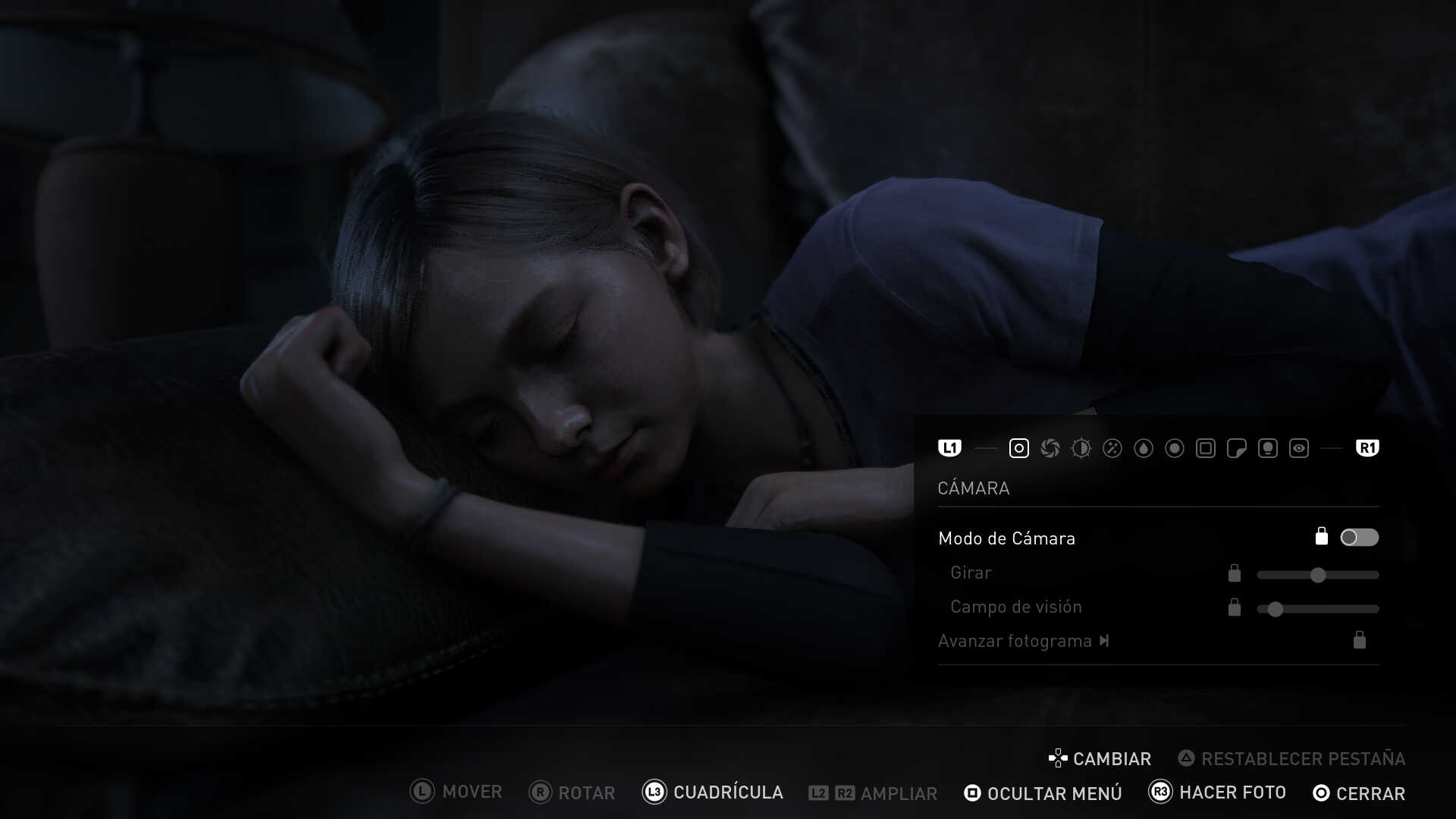The image size is (1456, 819).
Task: Choose Ocultar Menú to hide the panel
Action: tap(1043, 793)
